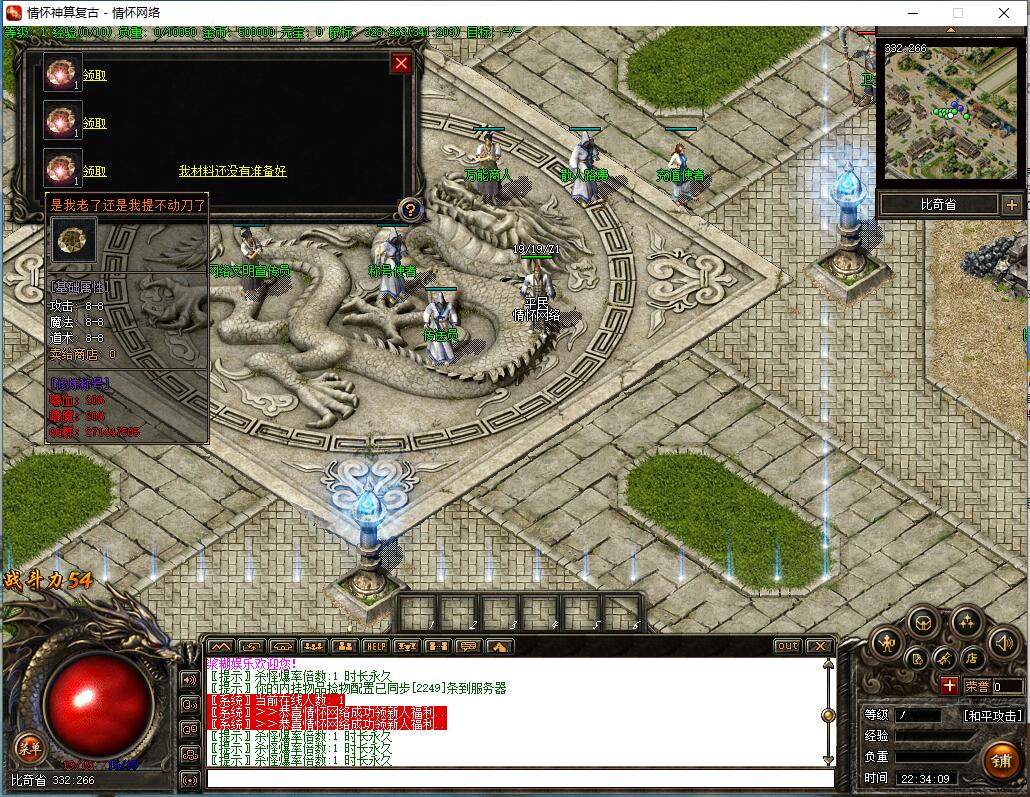Screen dimensions: 1030x797
Task: Open the round 铺 shop button
Action: pos(999,758)
